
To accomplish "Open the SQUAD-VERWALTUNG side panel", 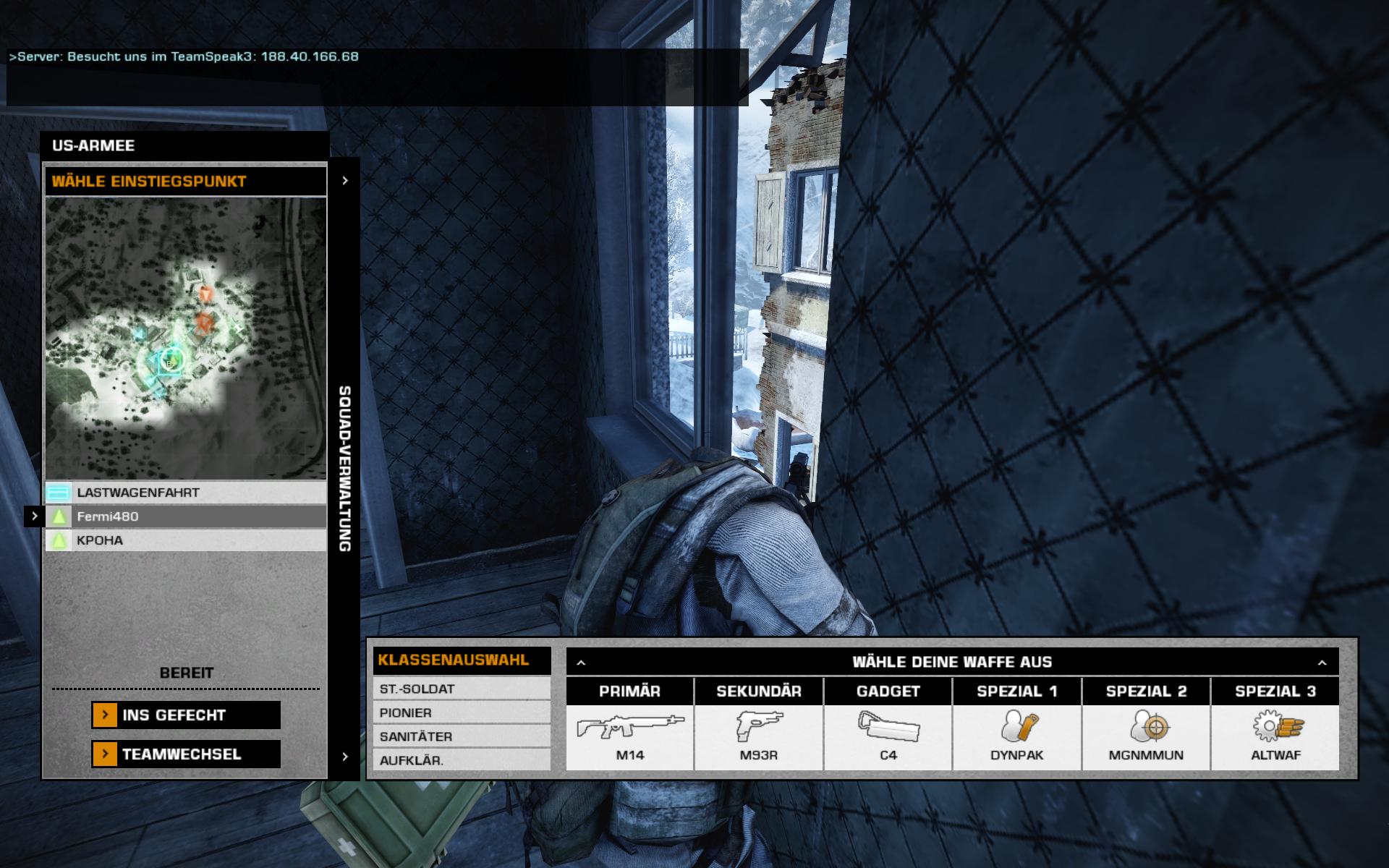I will pos(345,468).
